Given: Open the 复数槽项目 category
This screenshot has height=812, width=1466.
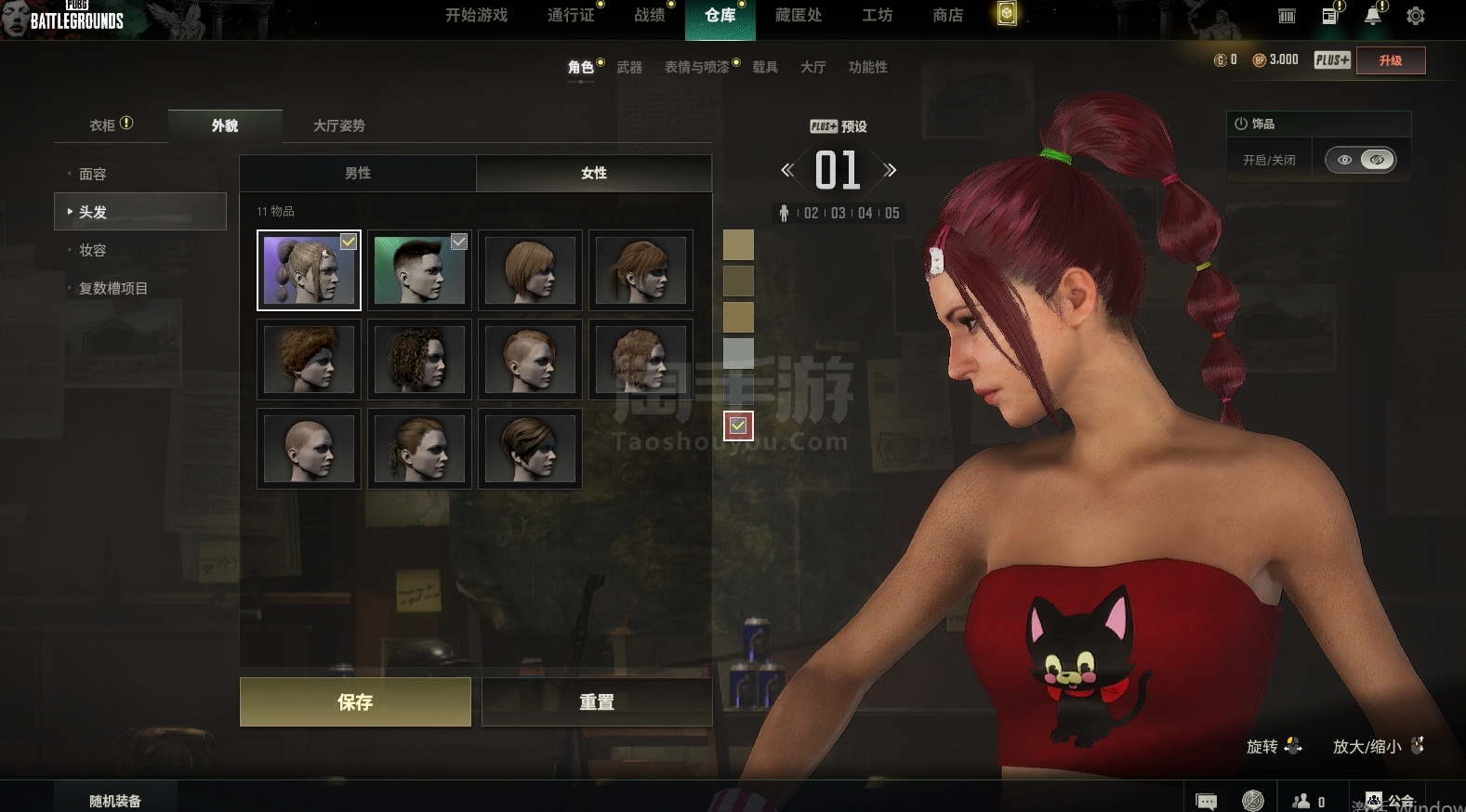Looking at the screenshot, I should tap(113, 288).
